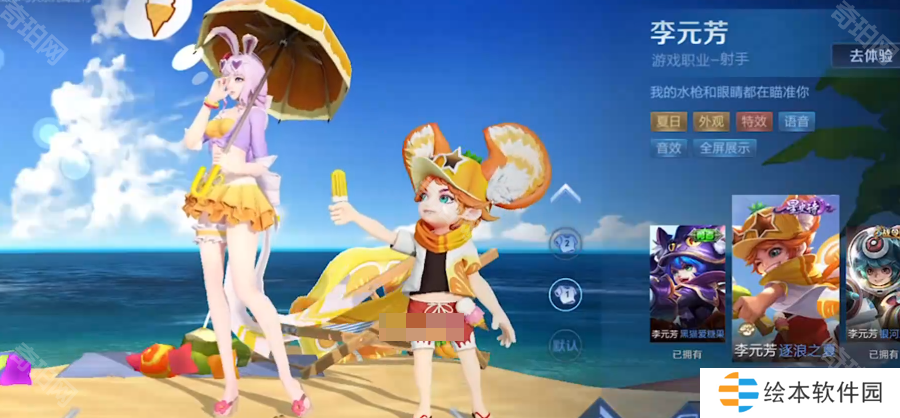Open the 语音 tag
900x418 pixels.
point(797,122)
